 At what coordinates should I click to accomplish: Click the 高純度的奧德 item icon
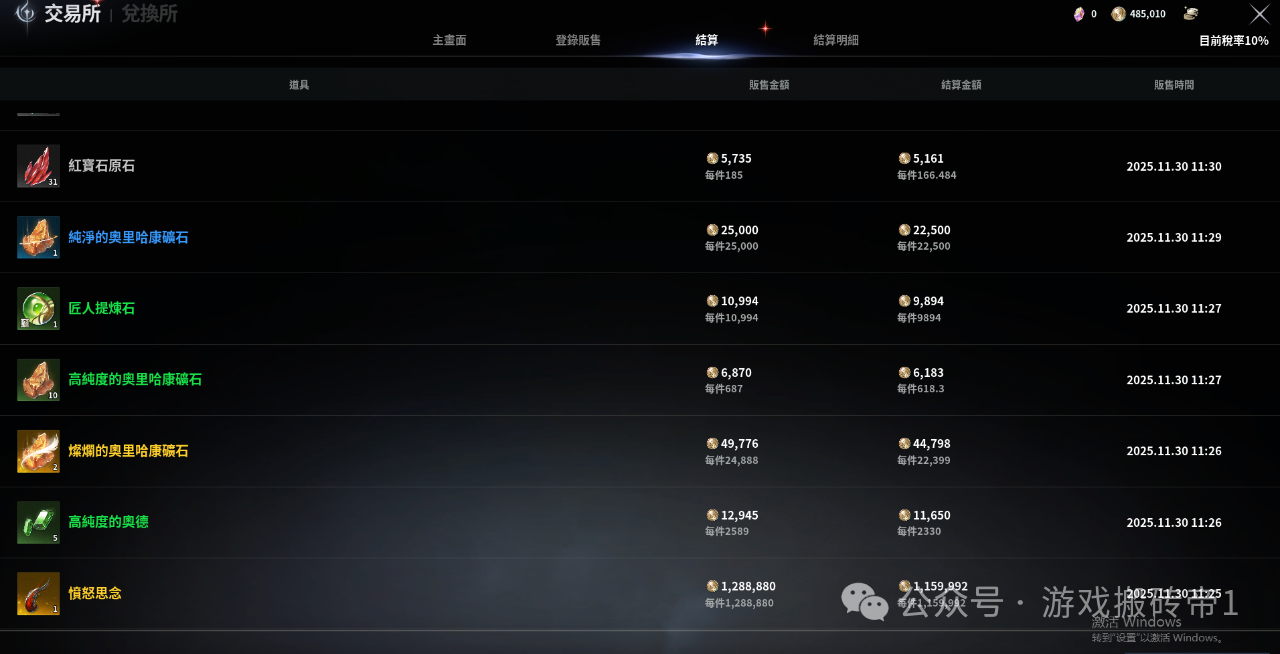point(38,522)
